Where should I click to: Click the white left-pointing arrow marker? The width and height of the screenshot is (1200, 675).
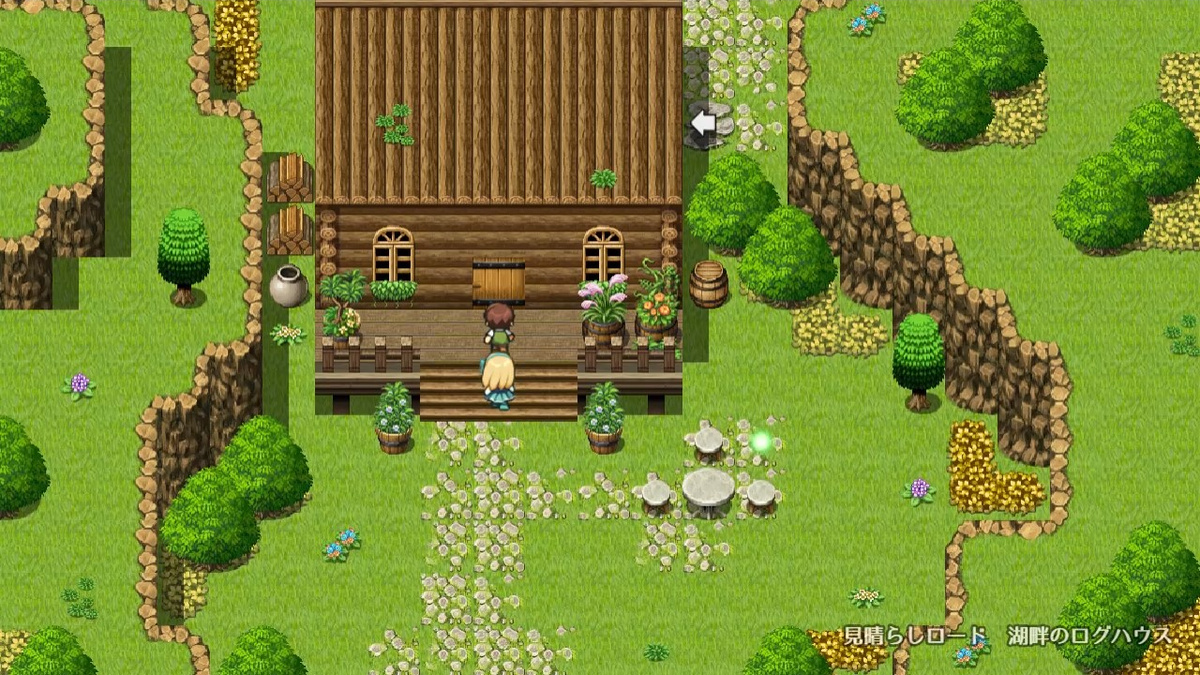(x=704, y=123)
